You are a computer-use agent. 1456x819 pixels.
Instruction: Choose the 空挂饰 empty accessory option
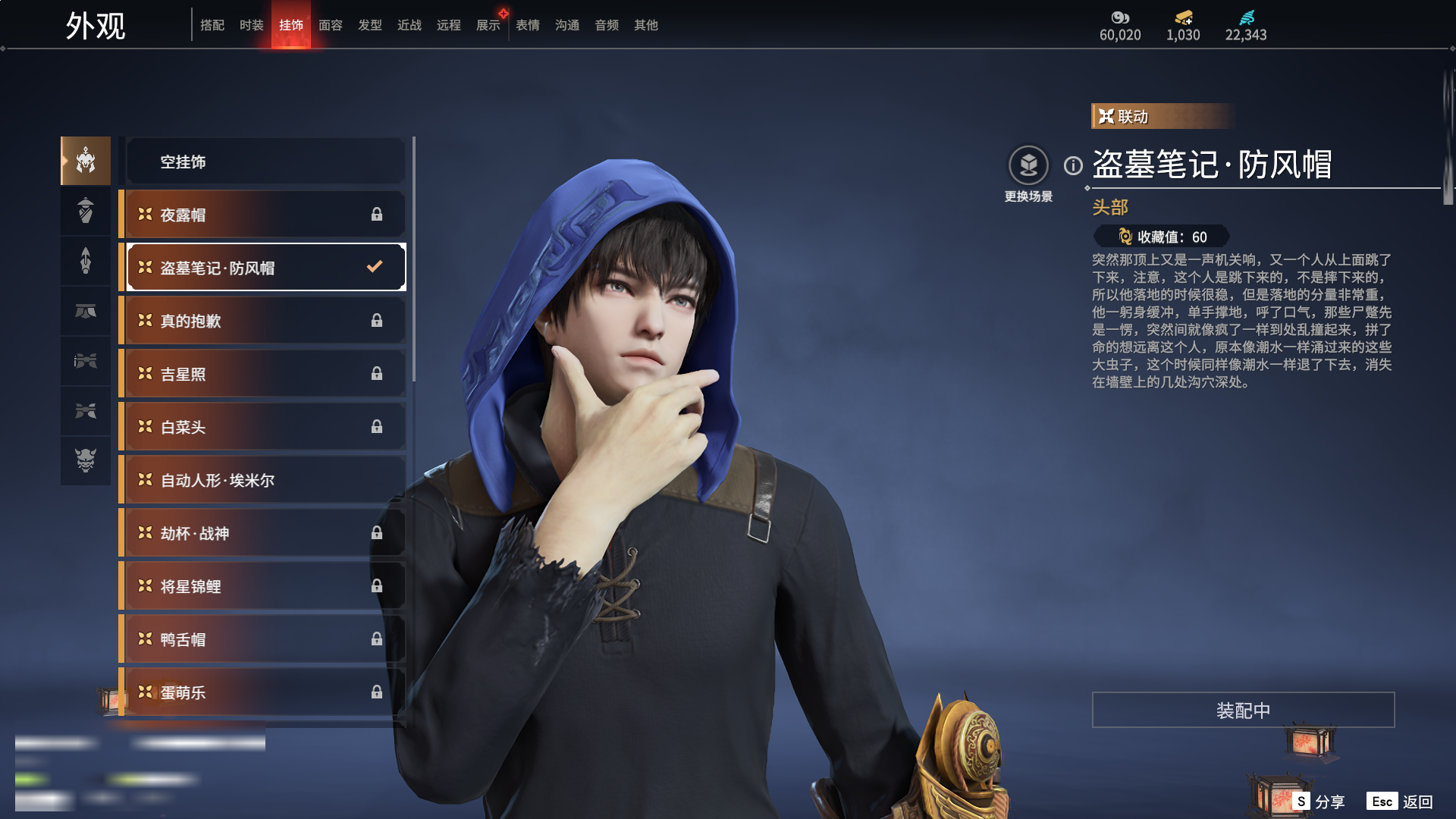click(265, 162)
